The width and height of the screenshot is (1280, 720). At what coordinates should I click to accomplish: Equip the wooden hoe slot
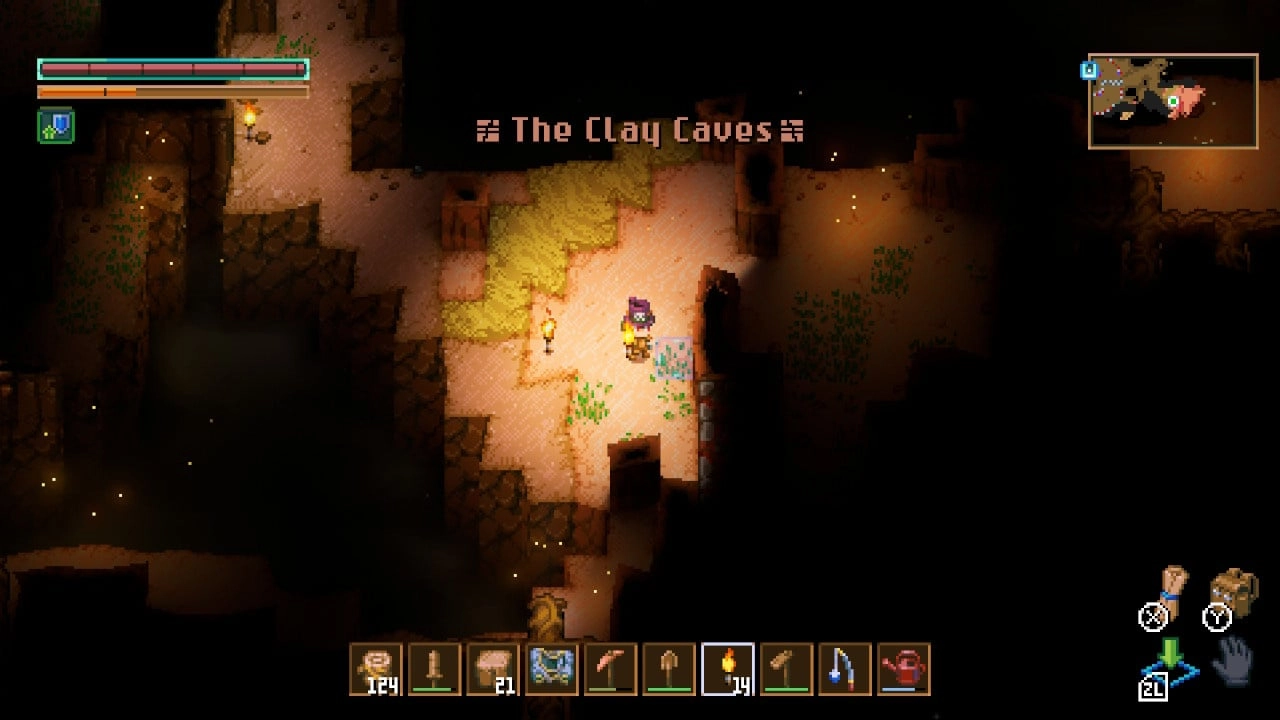pyautogui.click(x=786, y=669)
